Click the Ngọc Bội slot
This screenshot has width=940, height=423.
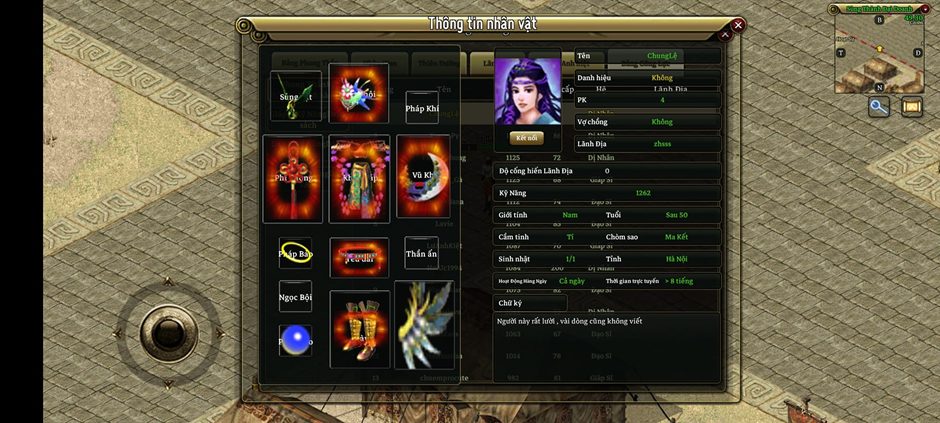[x=295, y=296]
